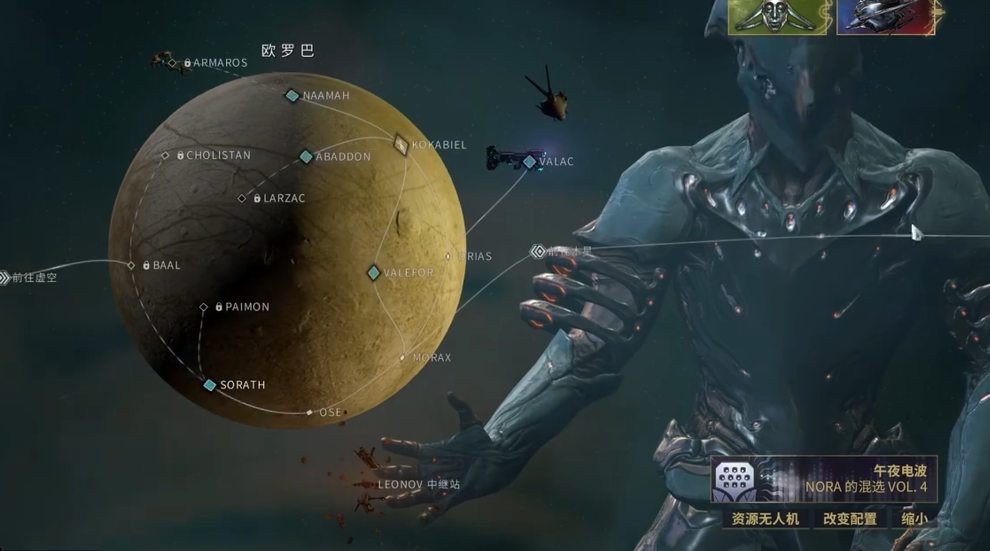The width and height of the screenshot is (990, 551).
Task: Choose the SORATH mission node
Action: pyautogui.click(x=210, y=385)
